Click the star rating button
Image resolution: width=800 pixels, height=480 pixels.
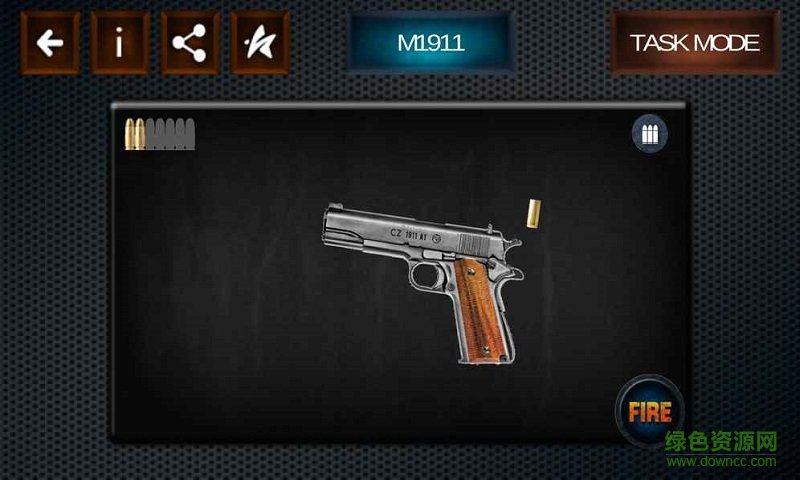click(x=259, y=43)
